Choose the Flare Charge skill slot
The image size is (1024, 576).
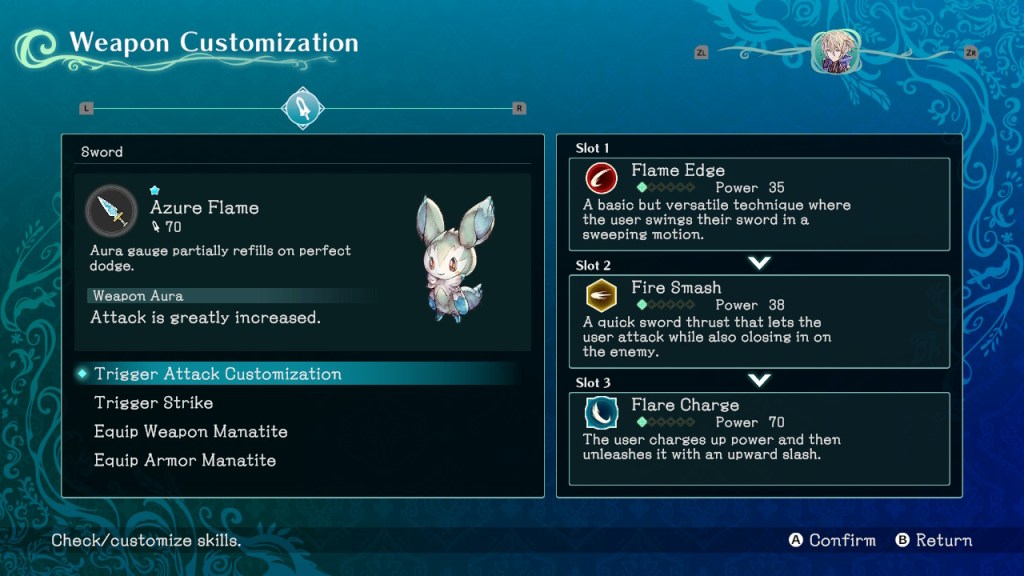tap(759, 438)
